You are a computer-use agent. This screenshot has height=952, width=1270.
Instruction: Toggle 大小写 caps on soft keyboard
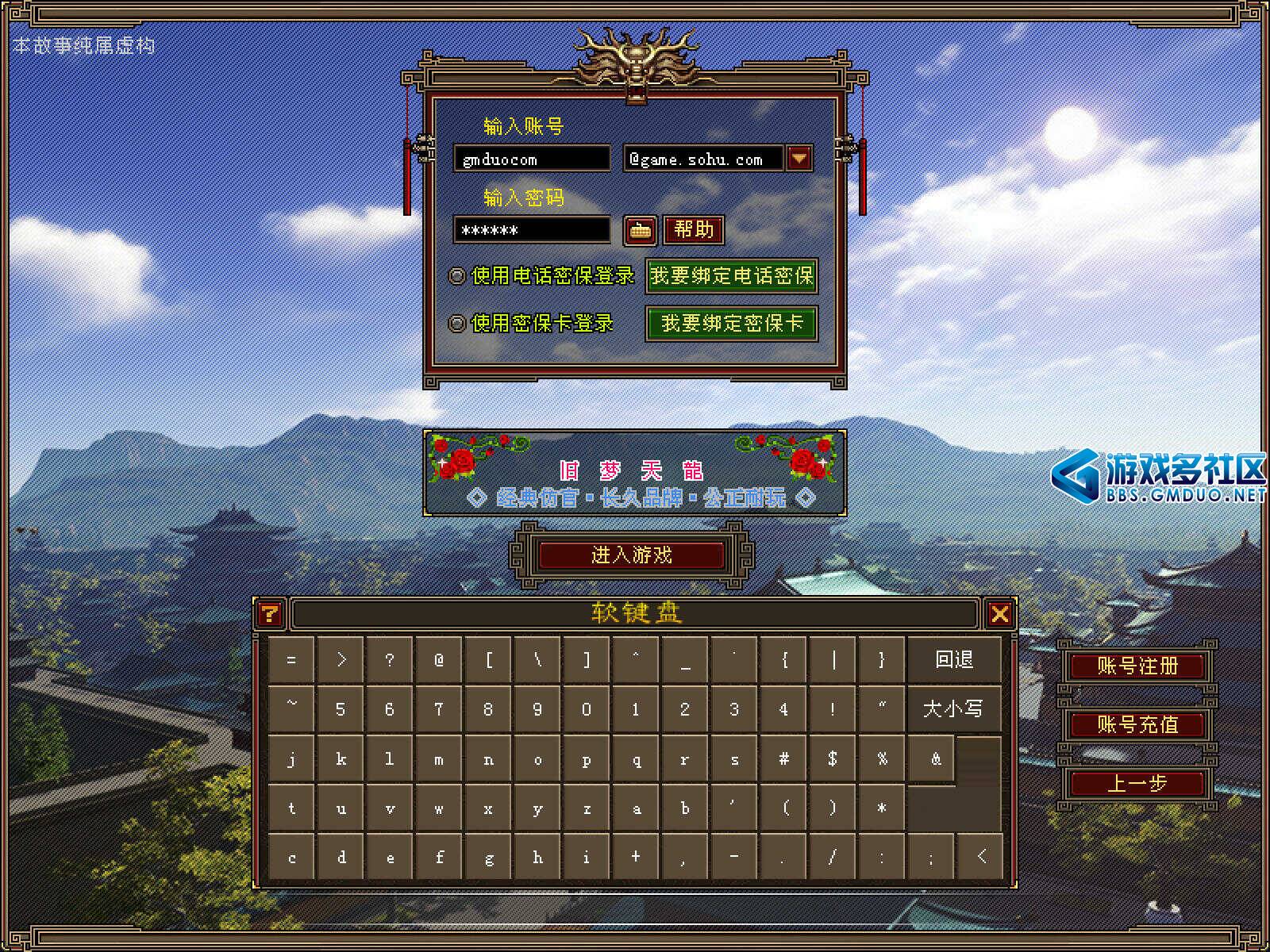pyautogui.click(x=952, y=708)
